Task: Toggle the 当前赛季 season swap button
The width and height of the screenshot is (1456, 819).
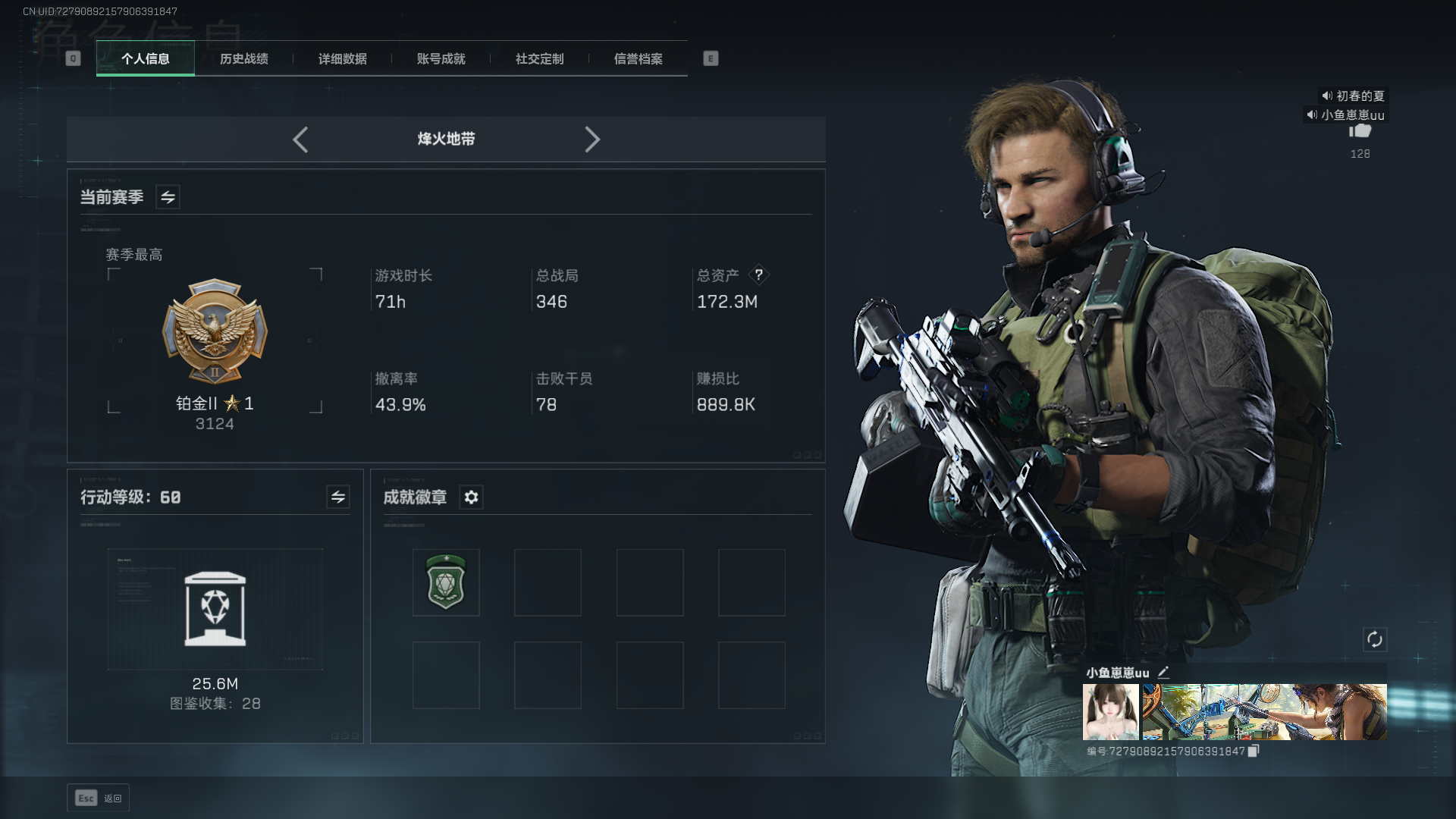Action: (x=168, y=197)
